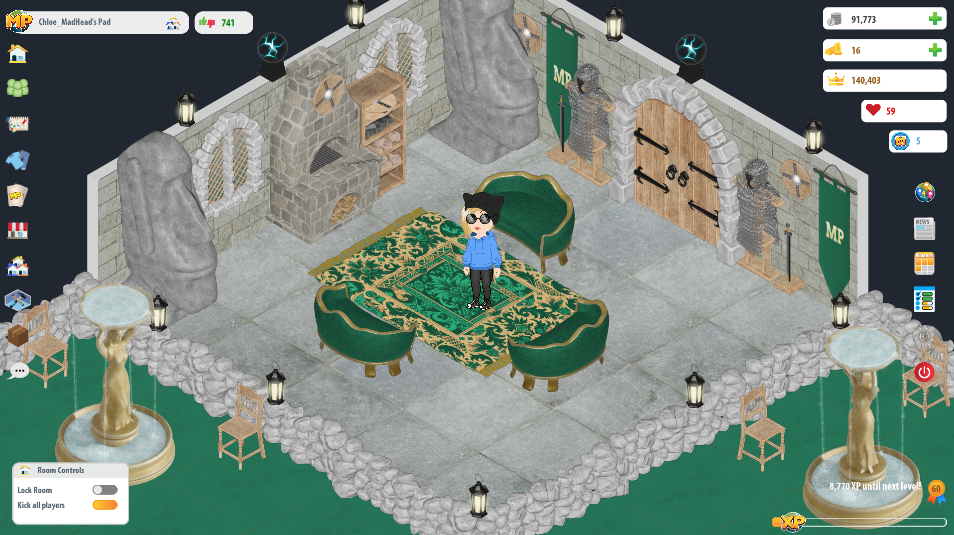Screen dimensions: 954x535
Task: Add more silver coins with the plus
Action: click(935, 19)
